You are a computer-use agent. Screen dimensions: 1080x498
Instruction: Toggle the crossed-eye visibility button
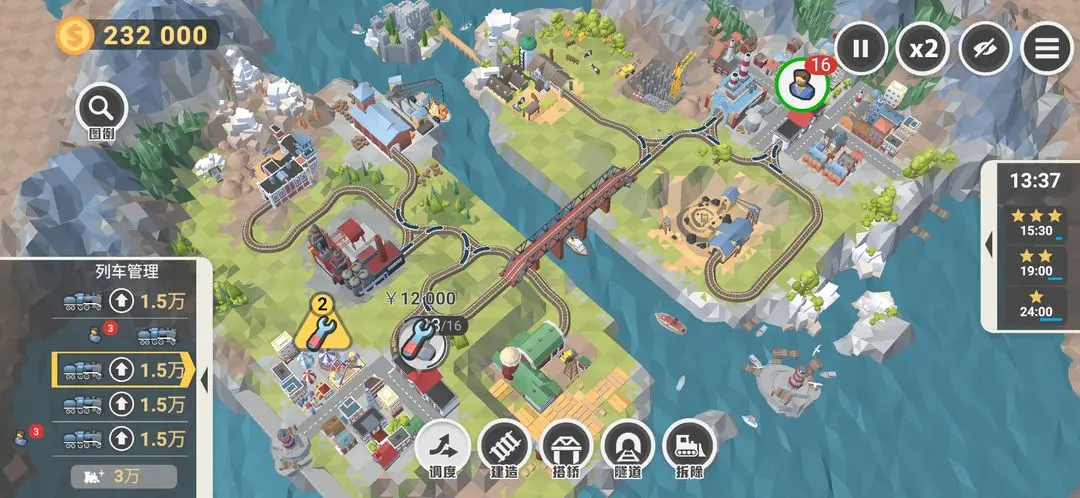(985, 48)
